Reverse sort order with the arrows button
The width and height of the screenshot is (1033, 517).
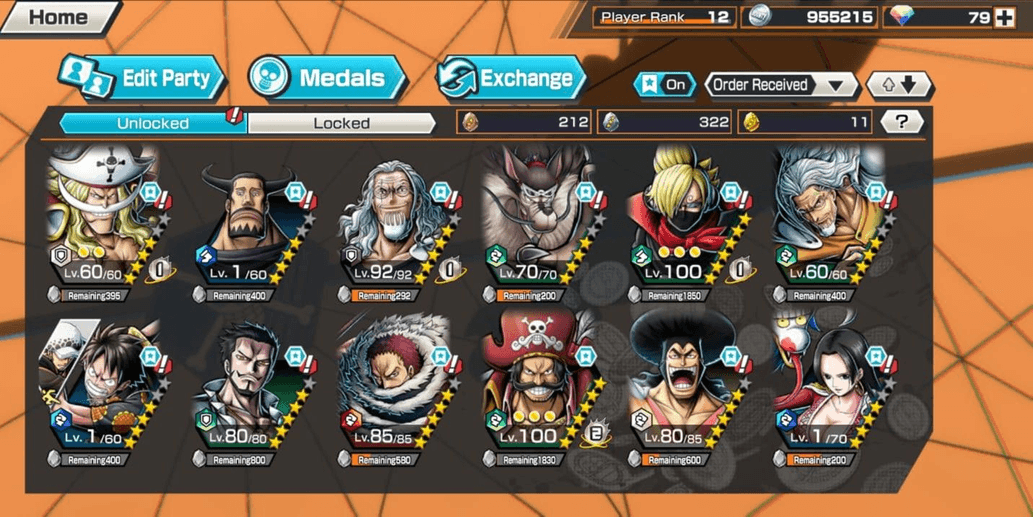(x=898, y=85)
